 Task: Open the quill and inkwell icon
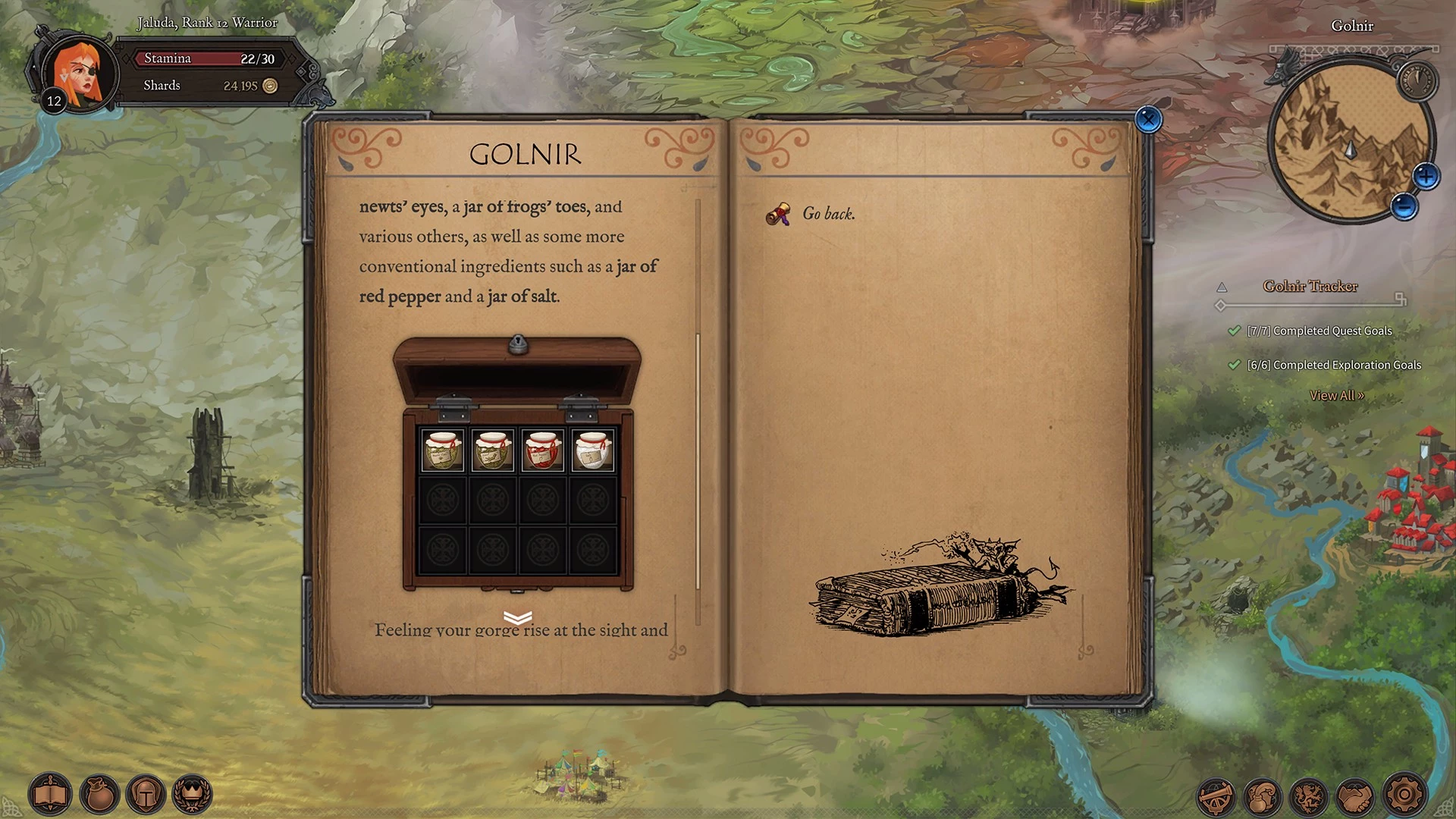point(1263,796)
